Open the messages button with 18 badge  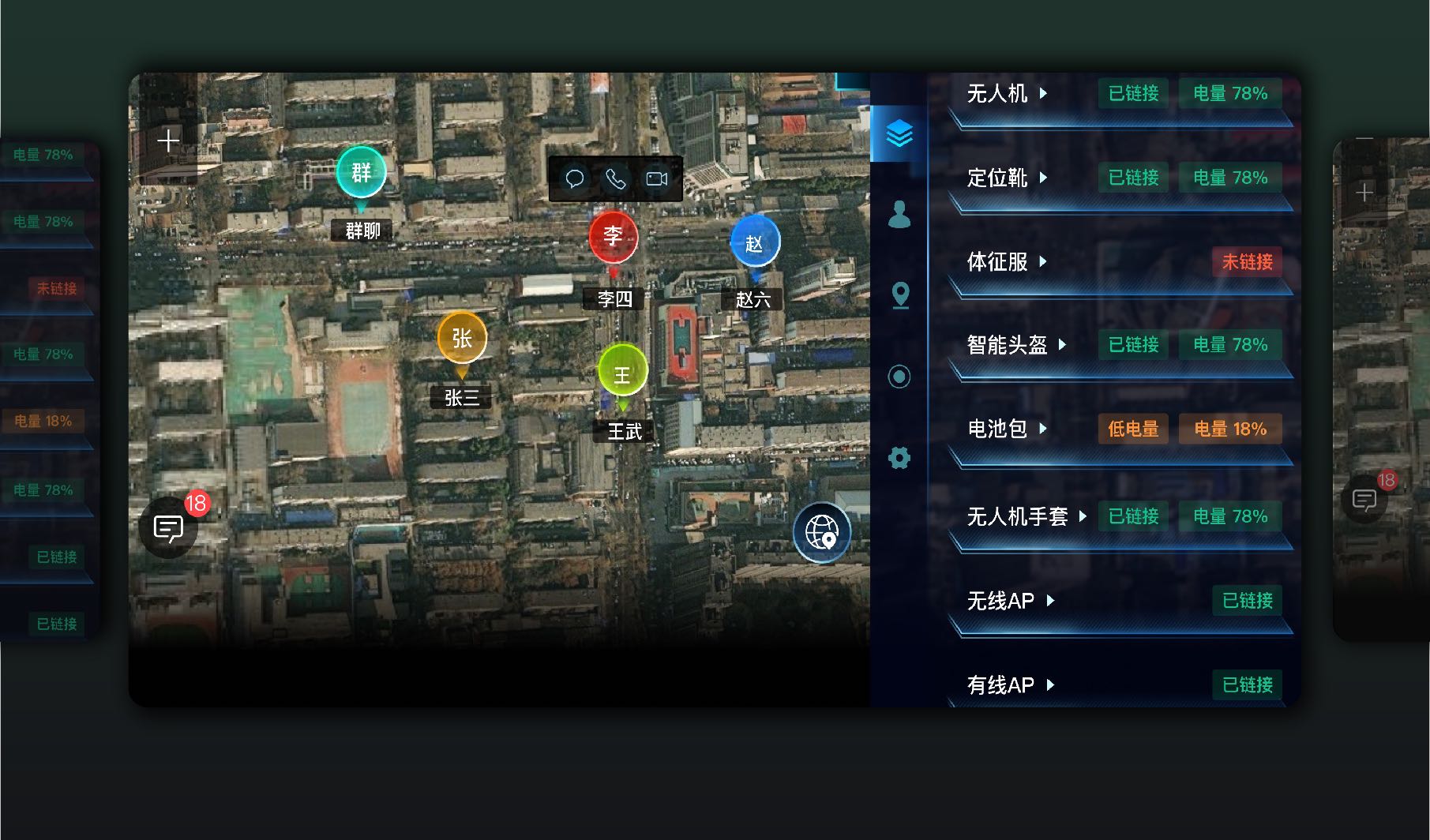[x=168, y=527]
